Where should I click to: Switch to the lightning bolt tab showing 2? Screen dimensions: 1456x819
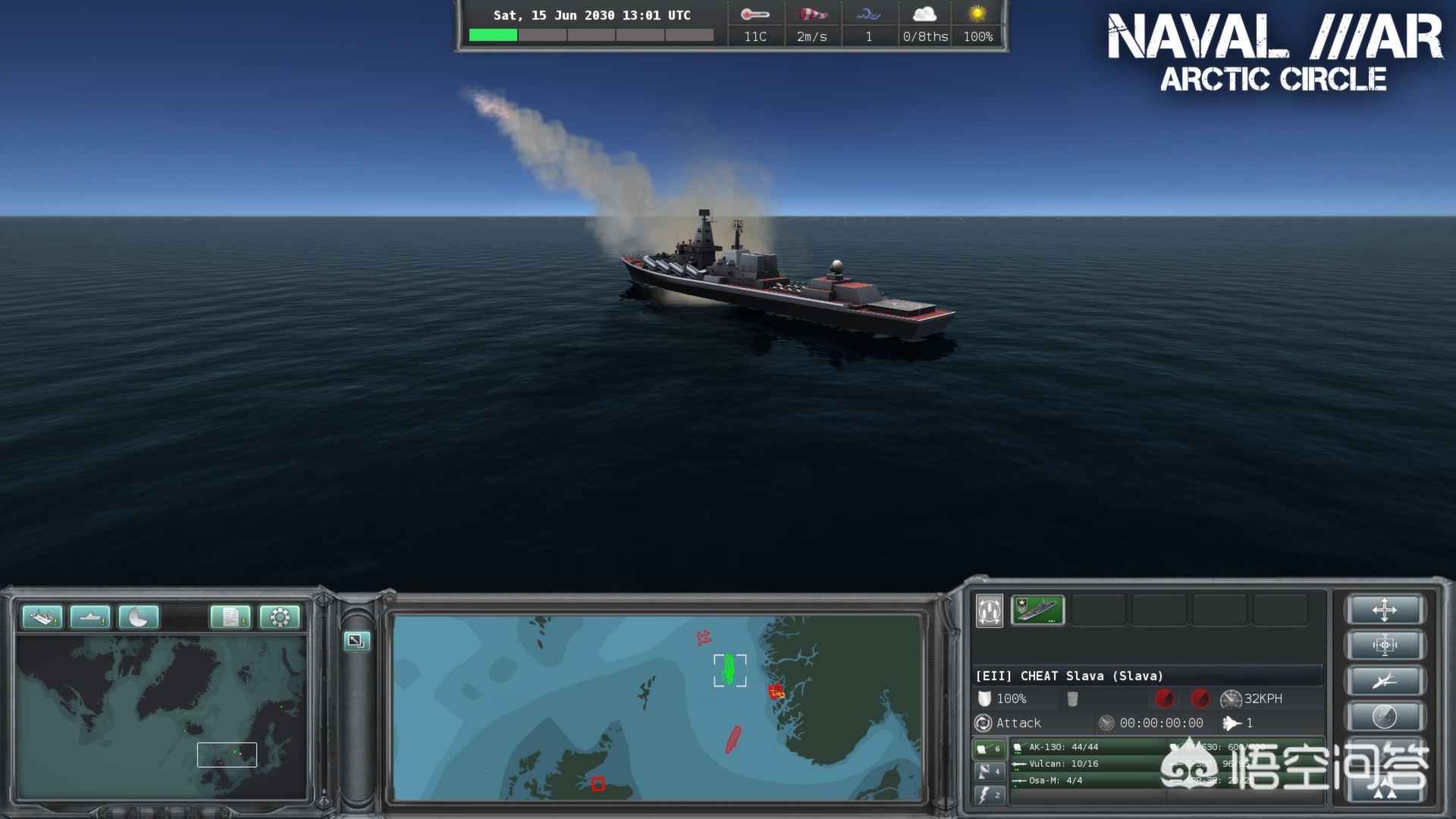pyautogui.click(x=988, y=795)
